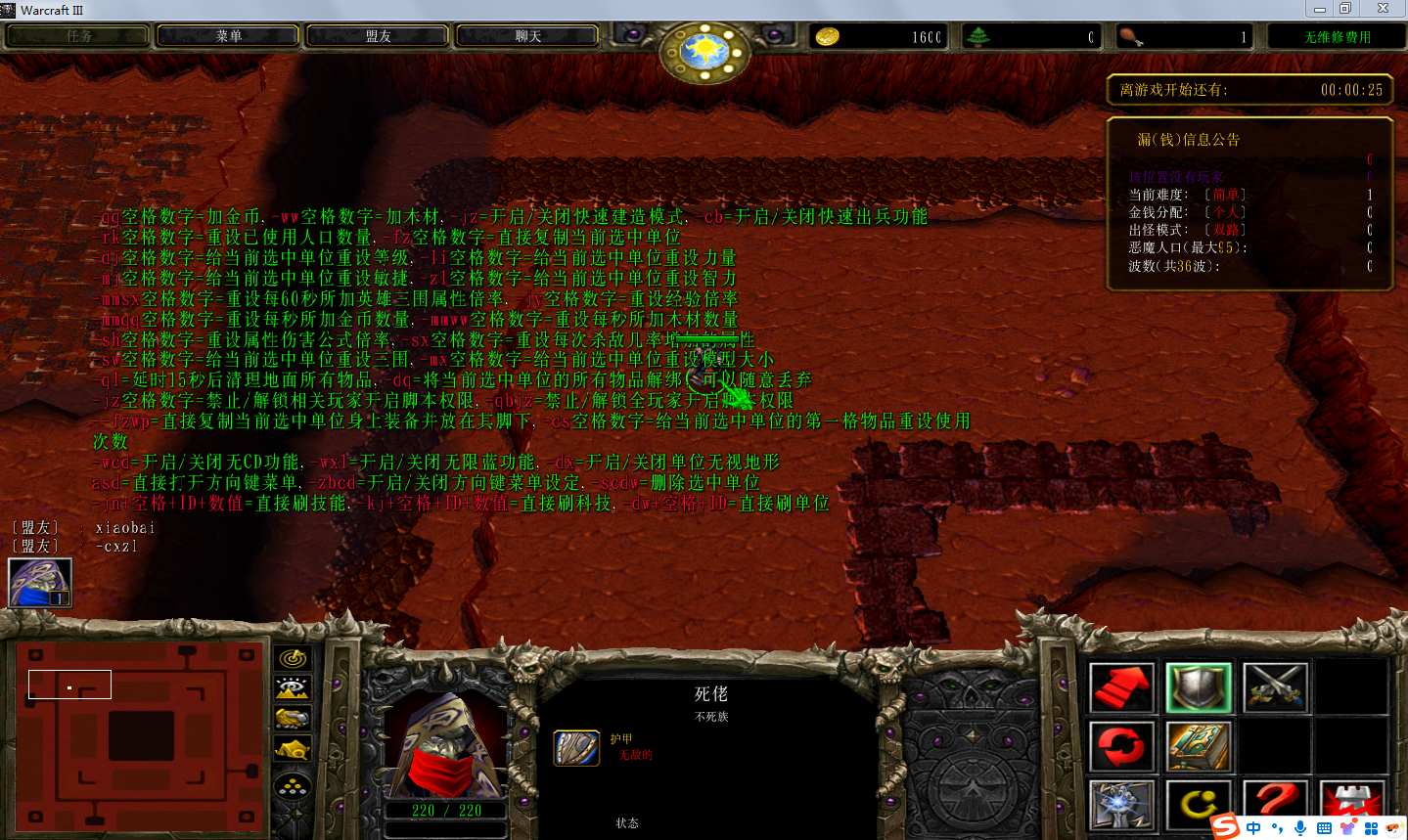Open the formation toggle dots button
The height and width of the screenshot is (840, 1408).
293,784
